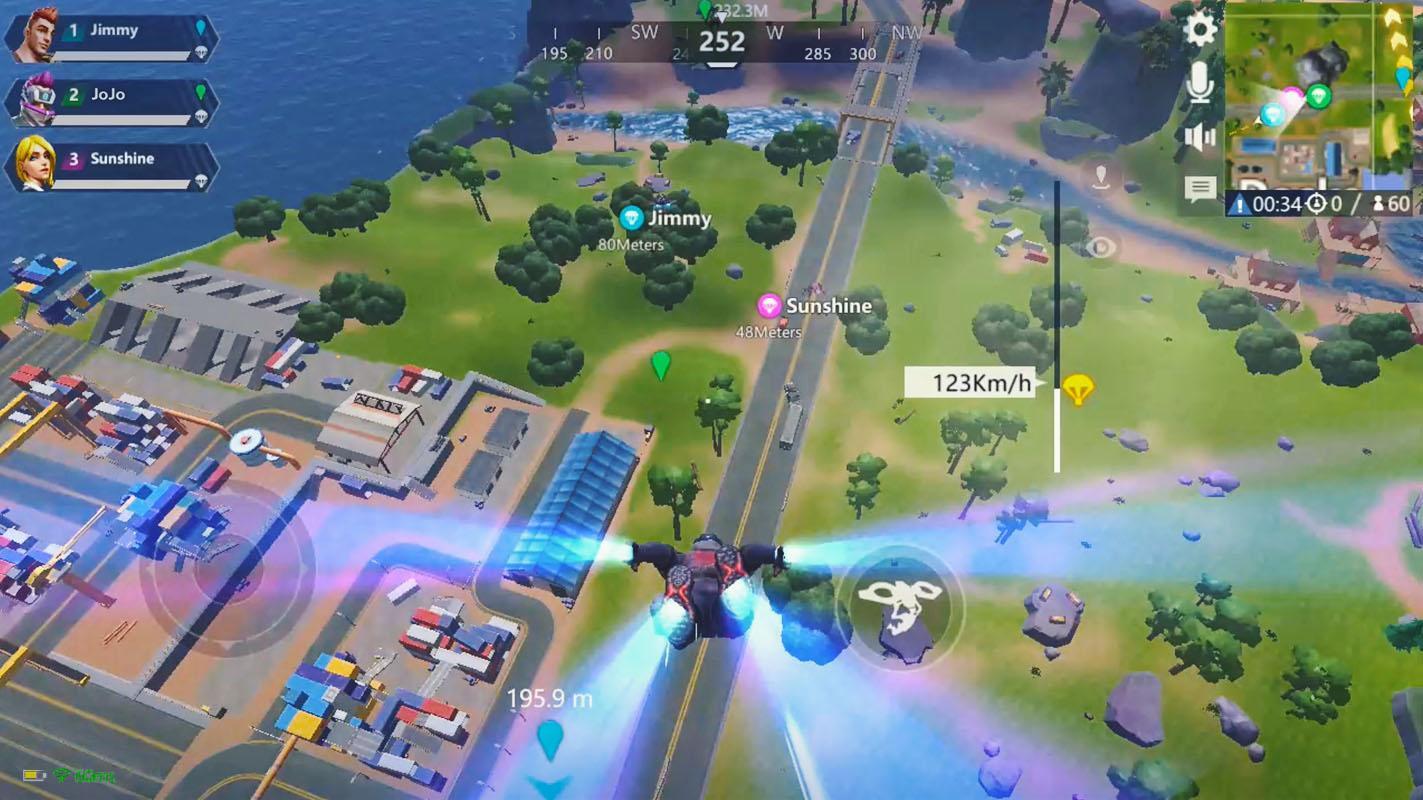Select teammate JoJo in the squad list
The image size is (1423, 800).
pos(110,93)
